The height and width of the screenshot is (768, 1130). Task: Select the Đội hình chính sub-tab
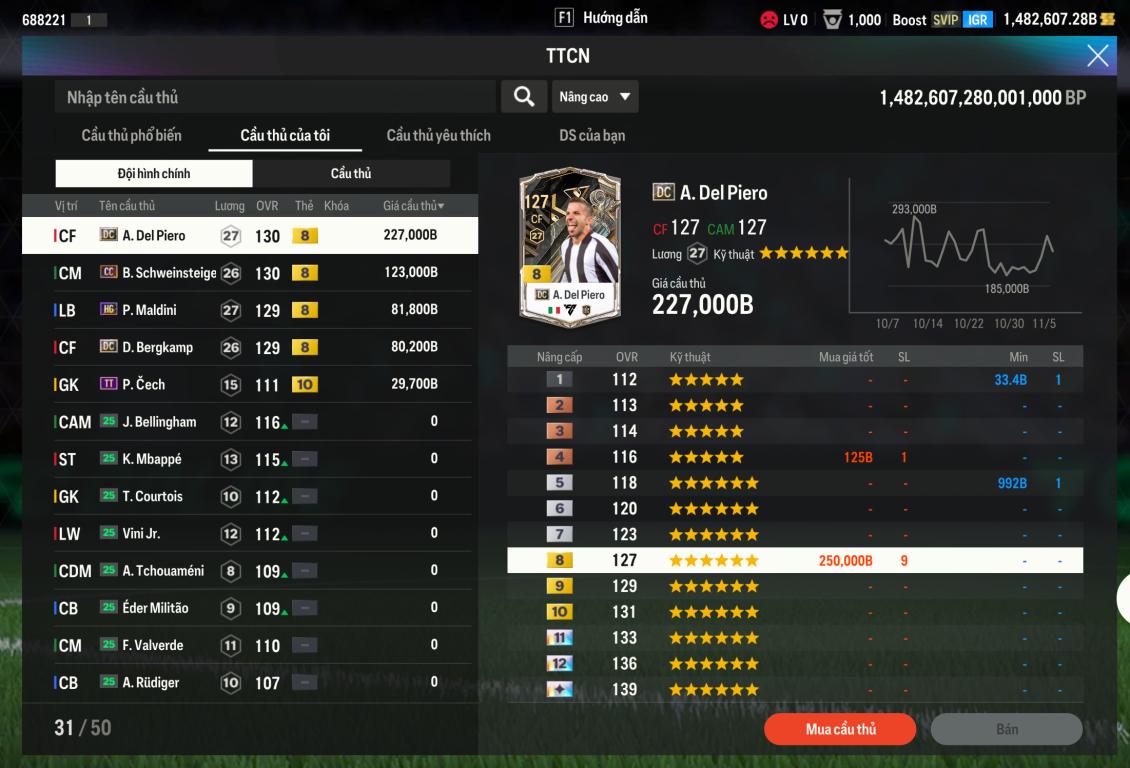pyautogui.click(x=154, y=174)
